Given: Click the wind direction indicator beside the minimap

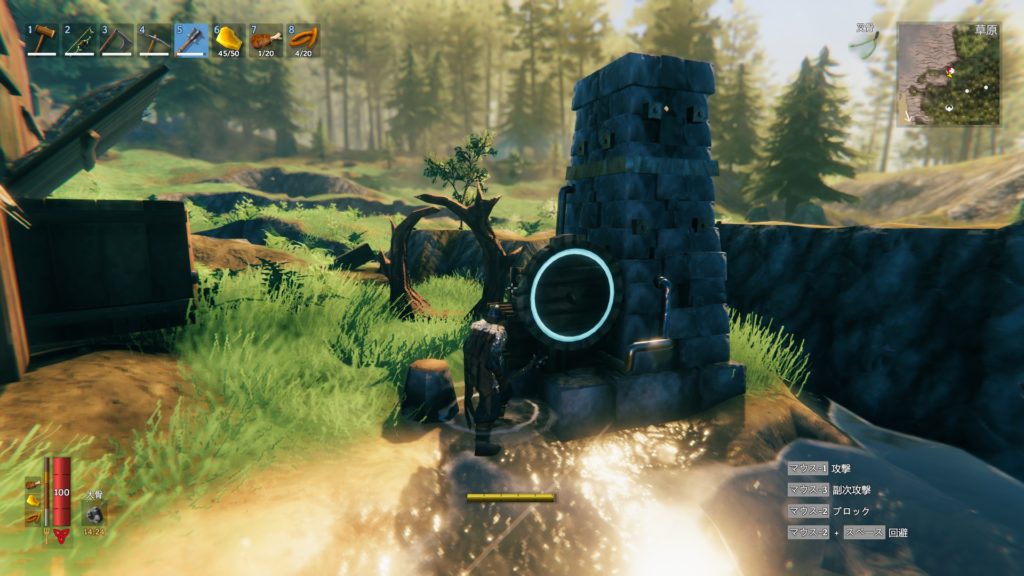Looking at the screenshot, I should click(866, 43).
